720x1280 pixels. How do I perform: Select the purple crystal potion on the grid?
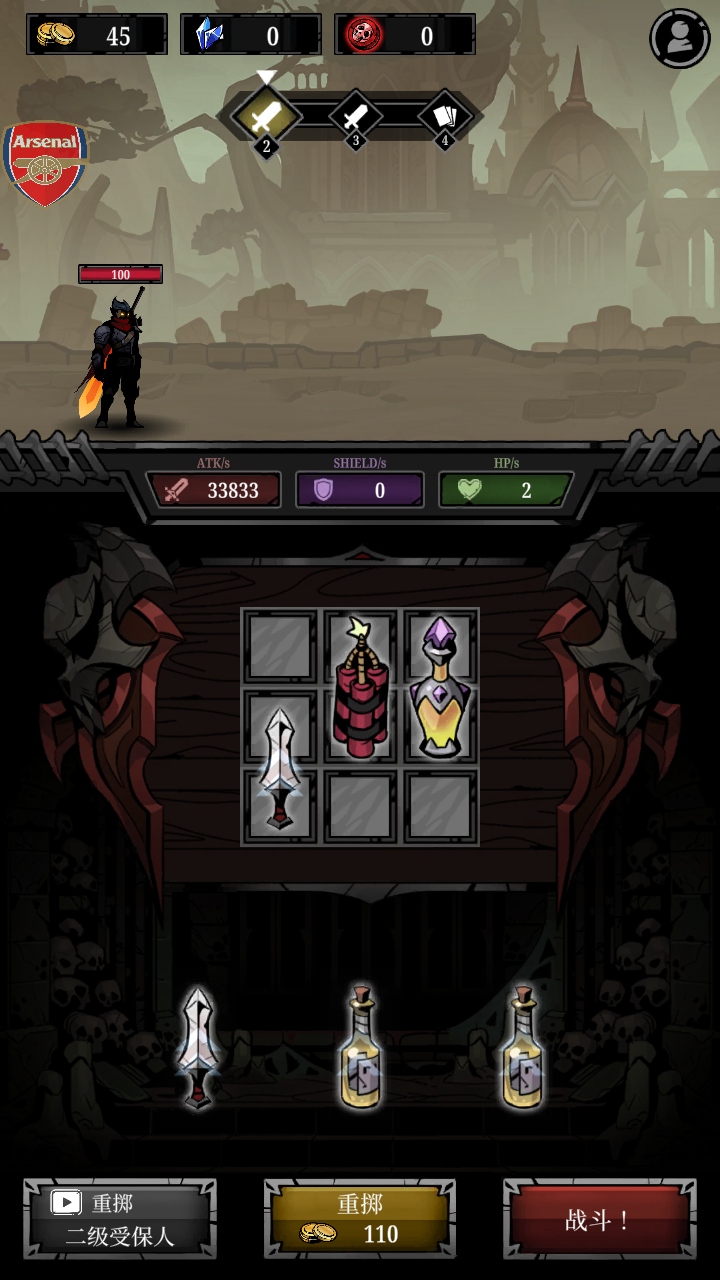pos(440,688)
